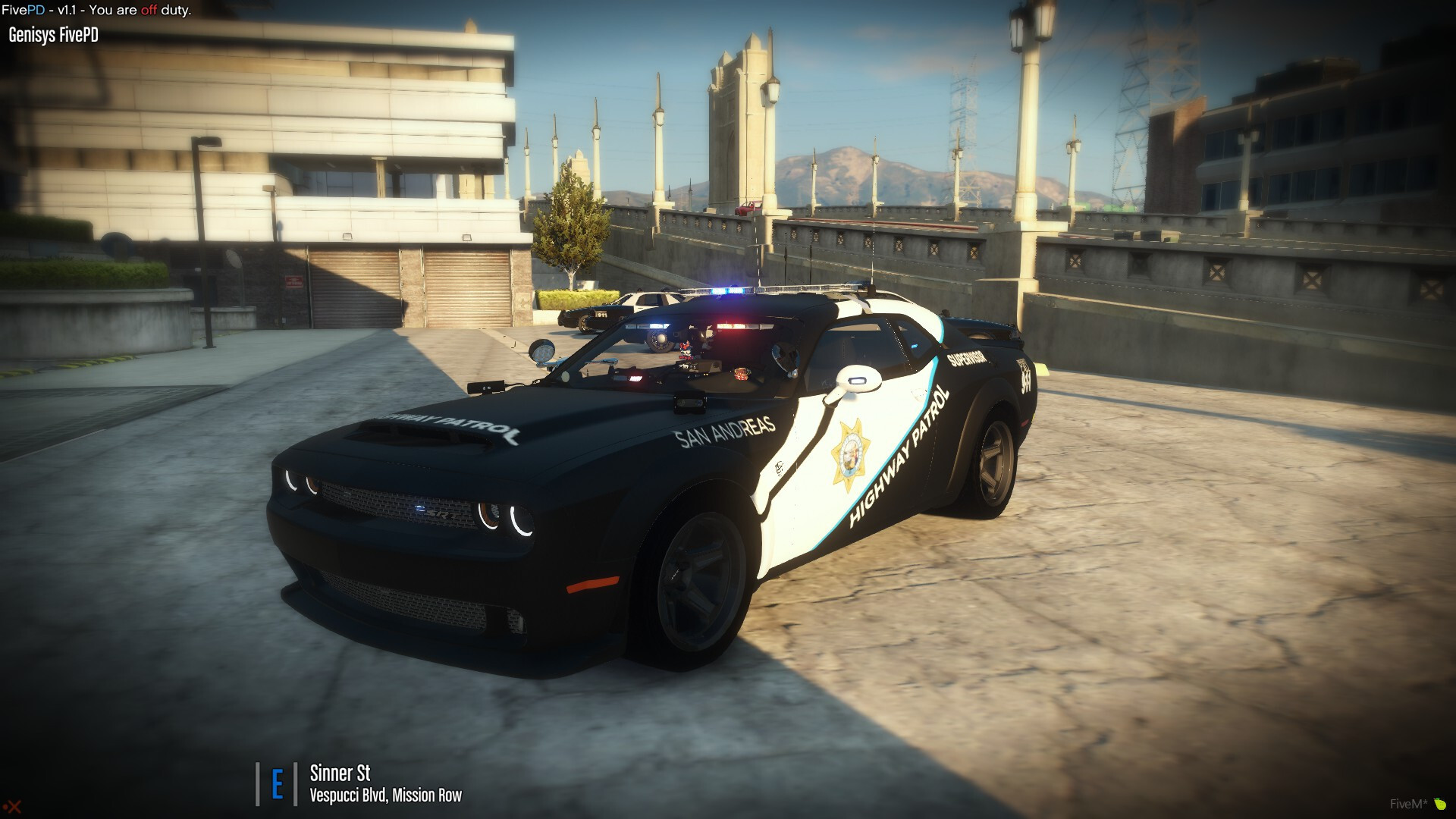The width and height of the screenshot is (1456, 819).
Task: Click the blue E compass heading
Action: [277, 784]
